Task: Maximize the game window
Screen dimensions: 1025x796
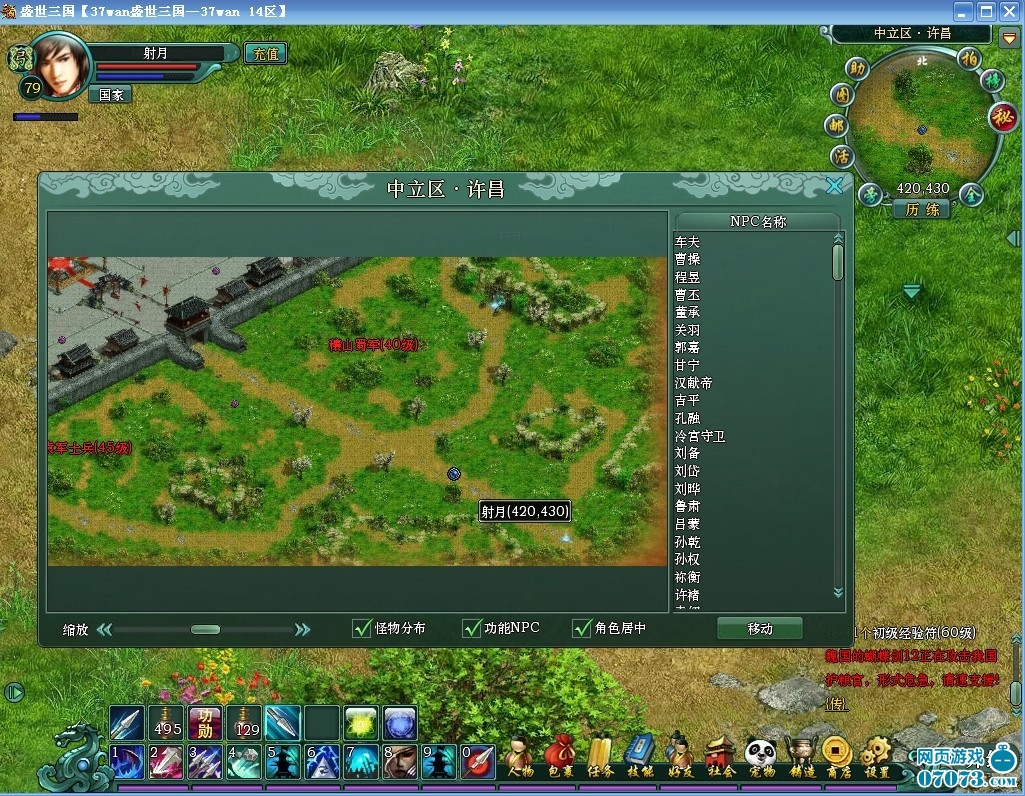Action: point(986,11)
